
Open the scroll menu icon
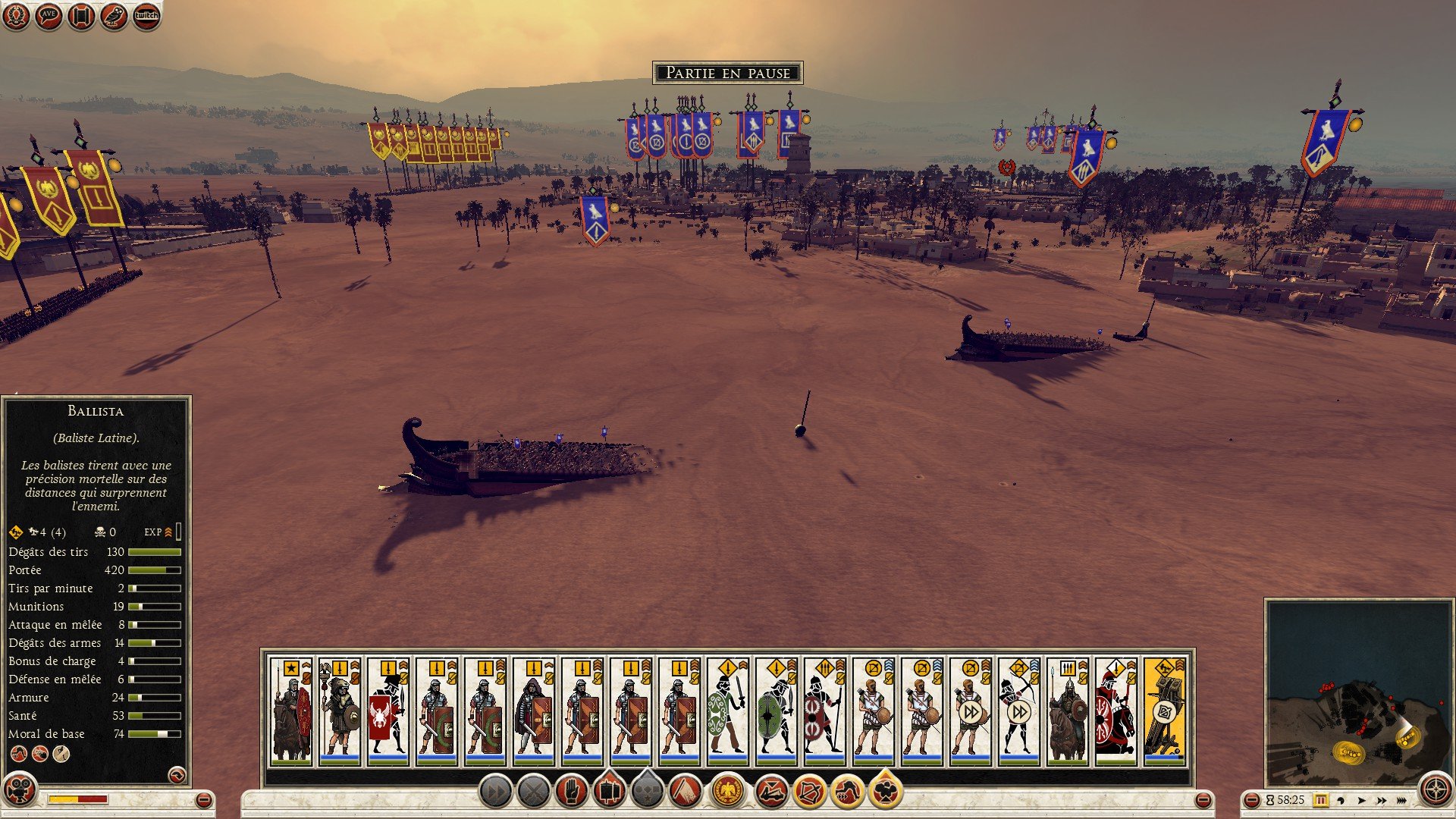pyautogui.click(x=81, y=16)
